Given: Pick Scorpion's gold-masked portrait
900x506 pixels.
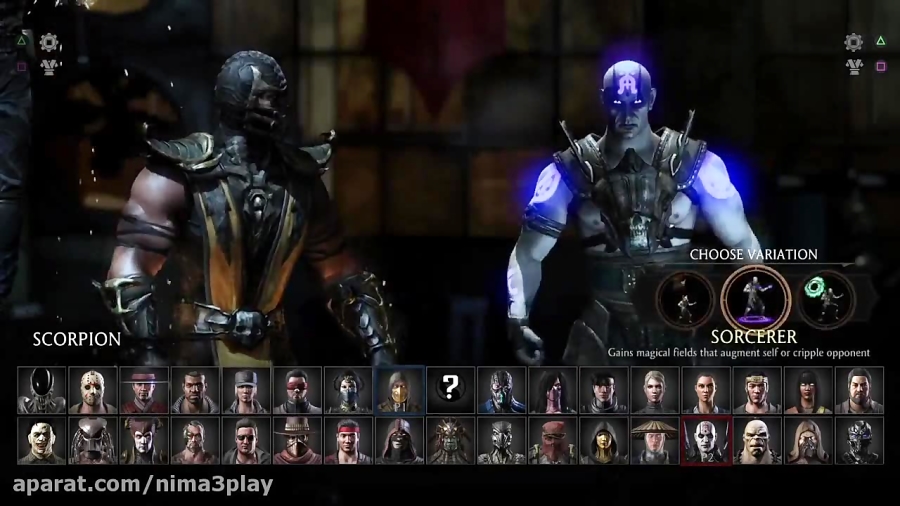Looking at the screenshot, I should tap(399, 389).
